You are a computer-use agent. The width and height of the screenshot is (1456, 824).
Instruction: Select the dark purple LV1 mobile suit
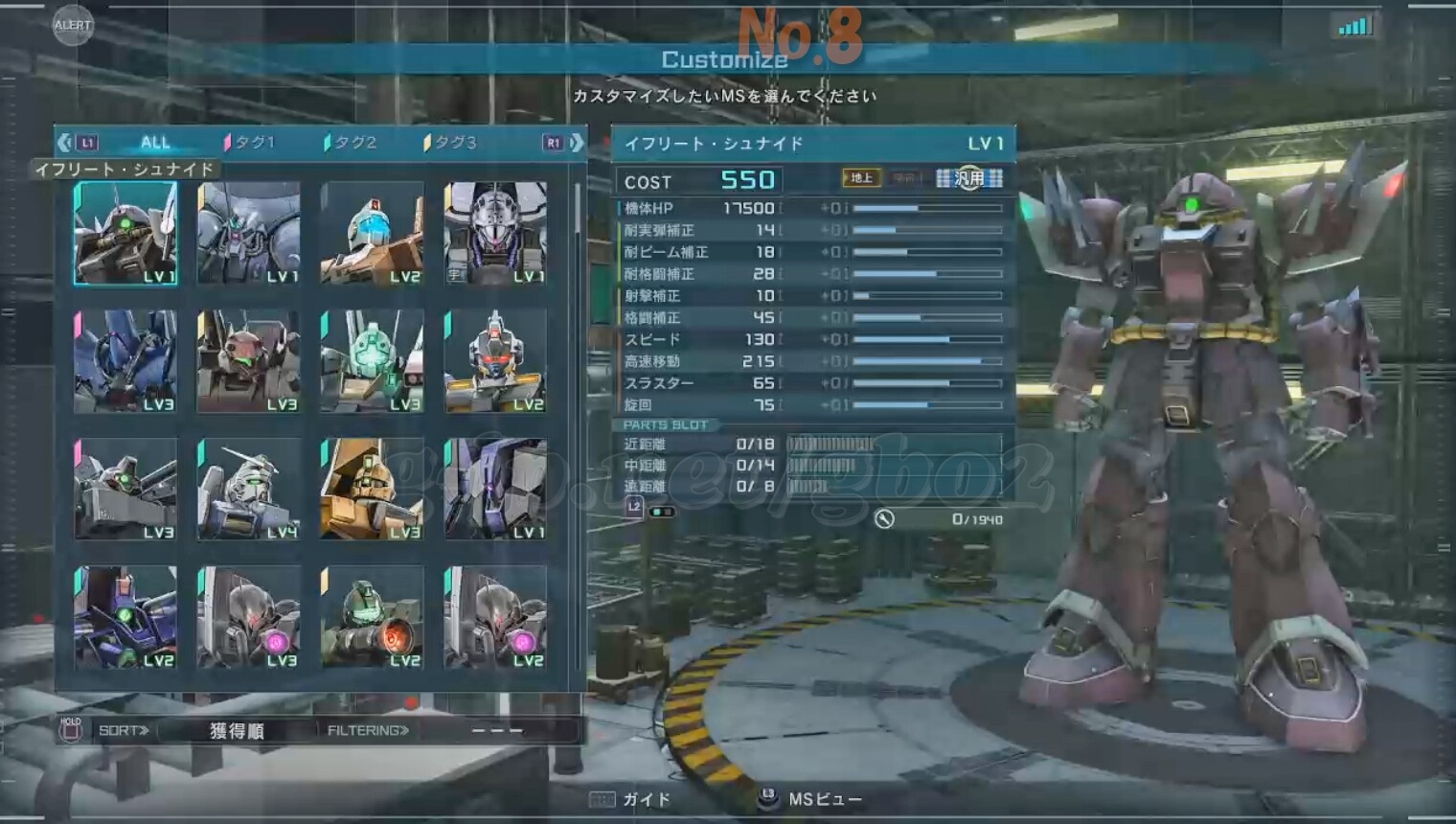[x=495, y=490]
